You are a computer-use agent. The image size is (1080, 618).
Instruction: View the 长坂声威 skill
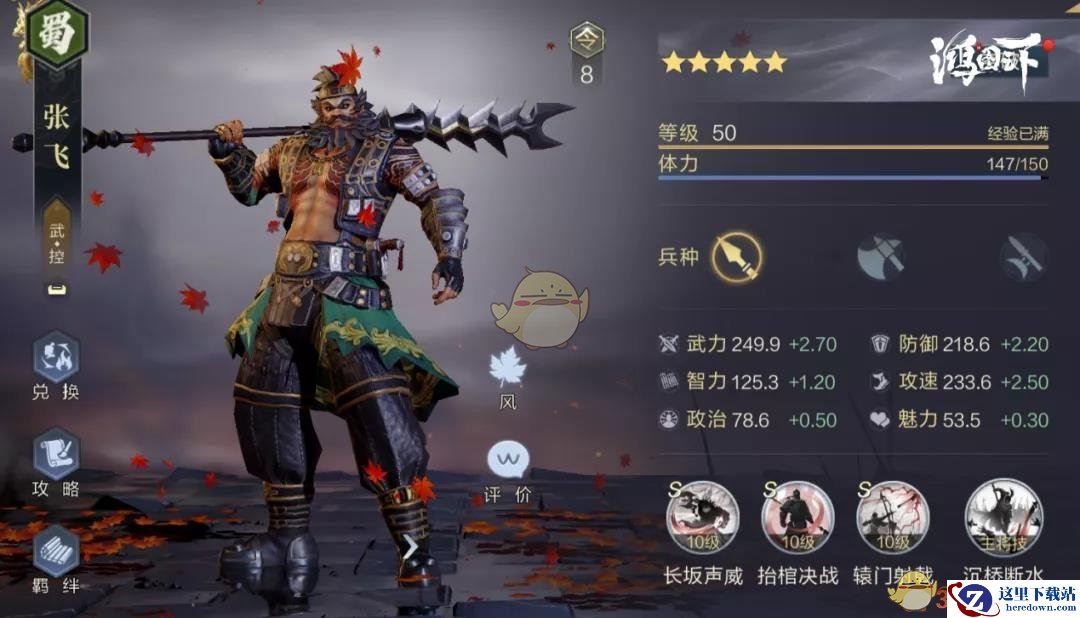pyautogui.click(x=703, y=518)
